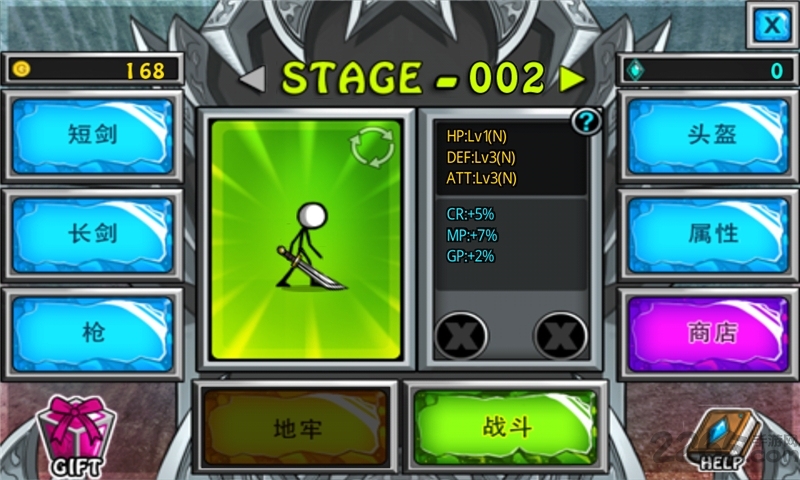Enter the 地牢 (dungeon) mode
This screenshot has width=800, height=480.
296,428
